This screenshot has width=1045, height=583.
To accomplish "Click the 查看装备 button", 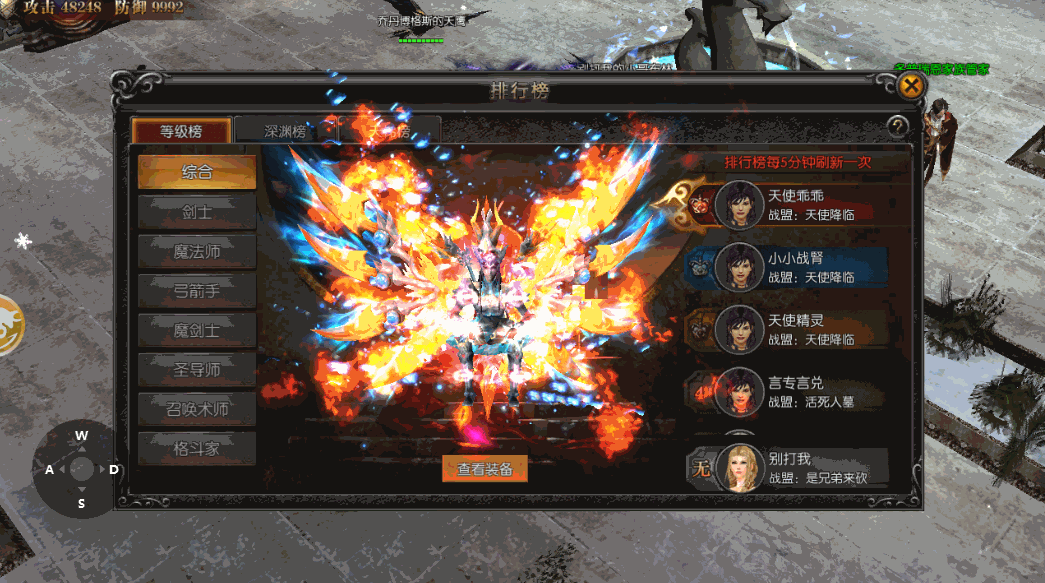I will [485, 469].
